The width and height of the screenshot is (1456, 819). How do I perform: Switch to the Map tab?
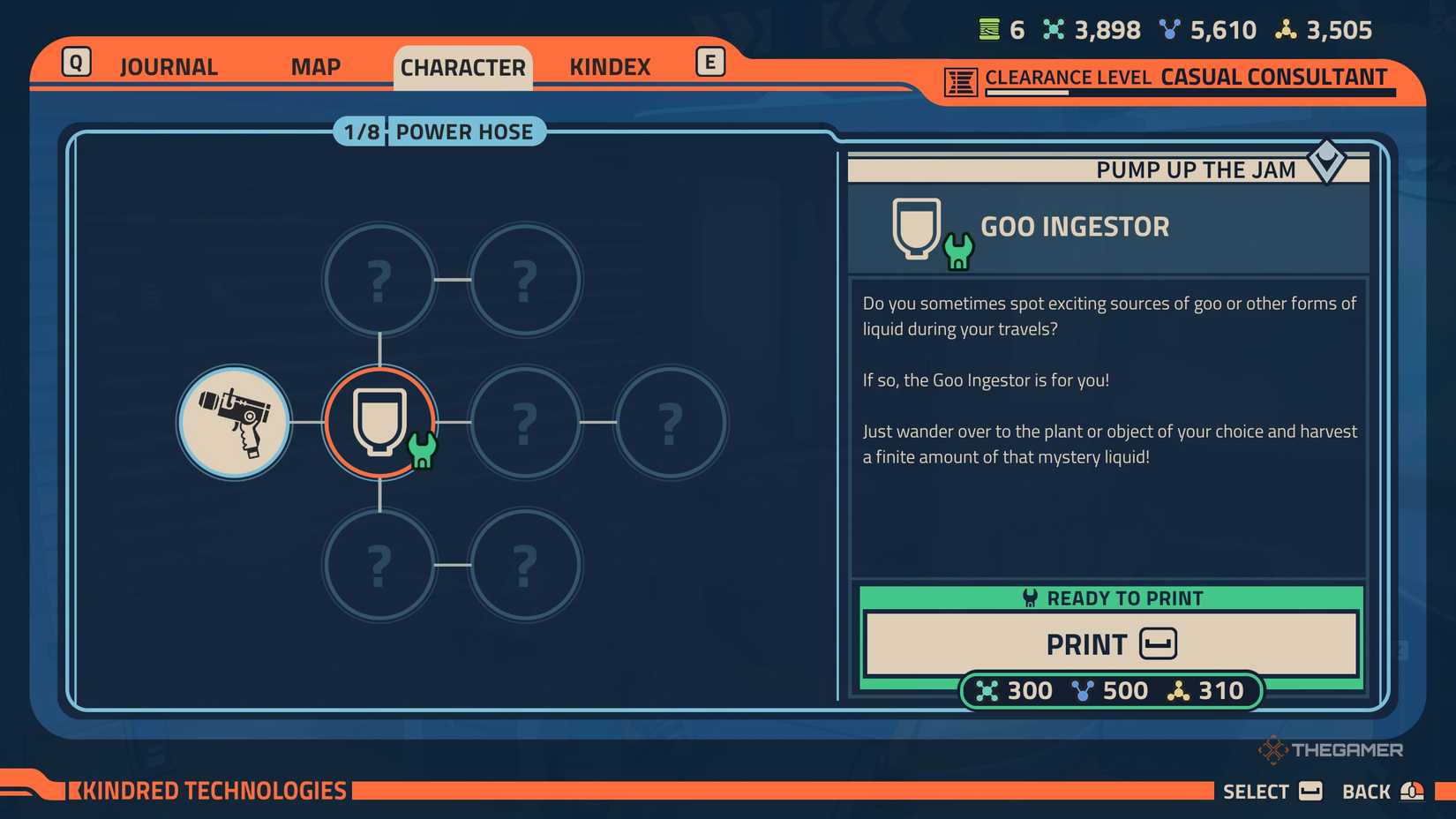click(x=315, y=66)
